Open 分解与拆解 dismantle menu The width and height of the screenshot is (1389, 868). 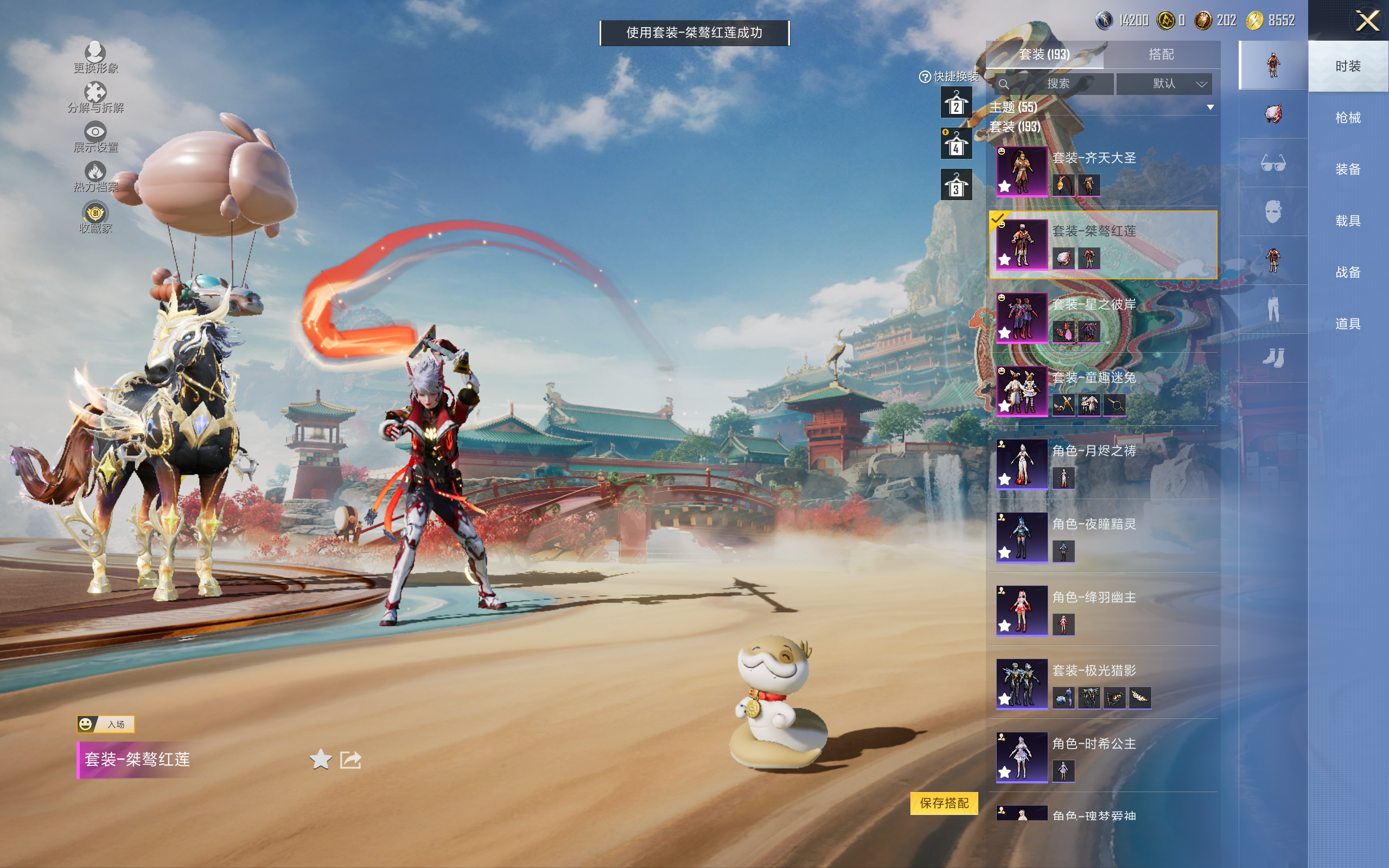click(95, 97)
